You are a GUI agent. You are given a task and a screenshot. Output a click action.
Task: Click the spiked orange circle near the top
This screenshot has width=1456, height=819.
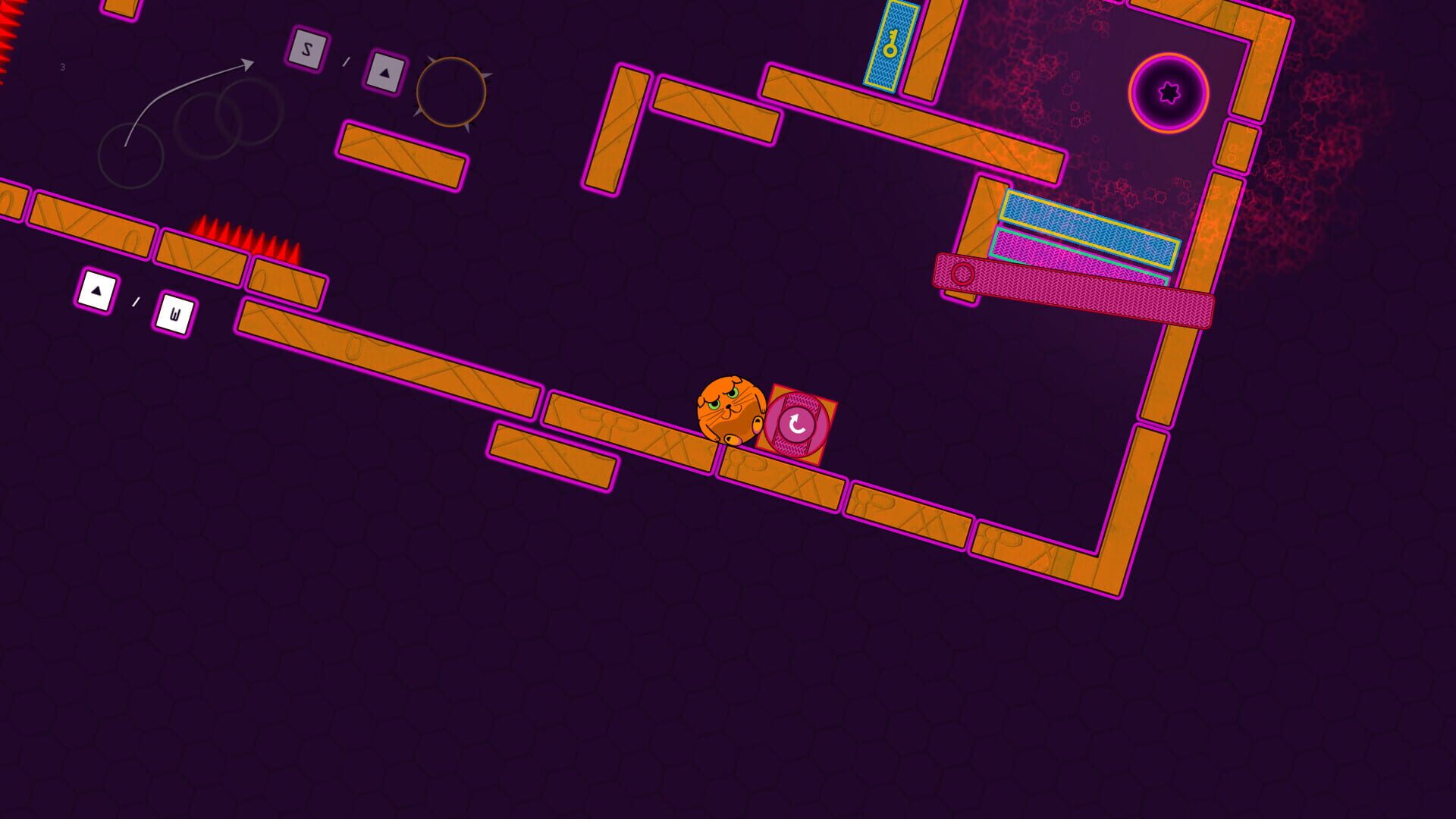point(452,91)
